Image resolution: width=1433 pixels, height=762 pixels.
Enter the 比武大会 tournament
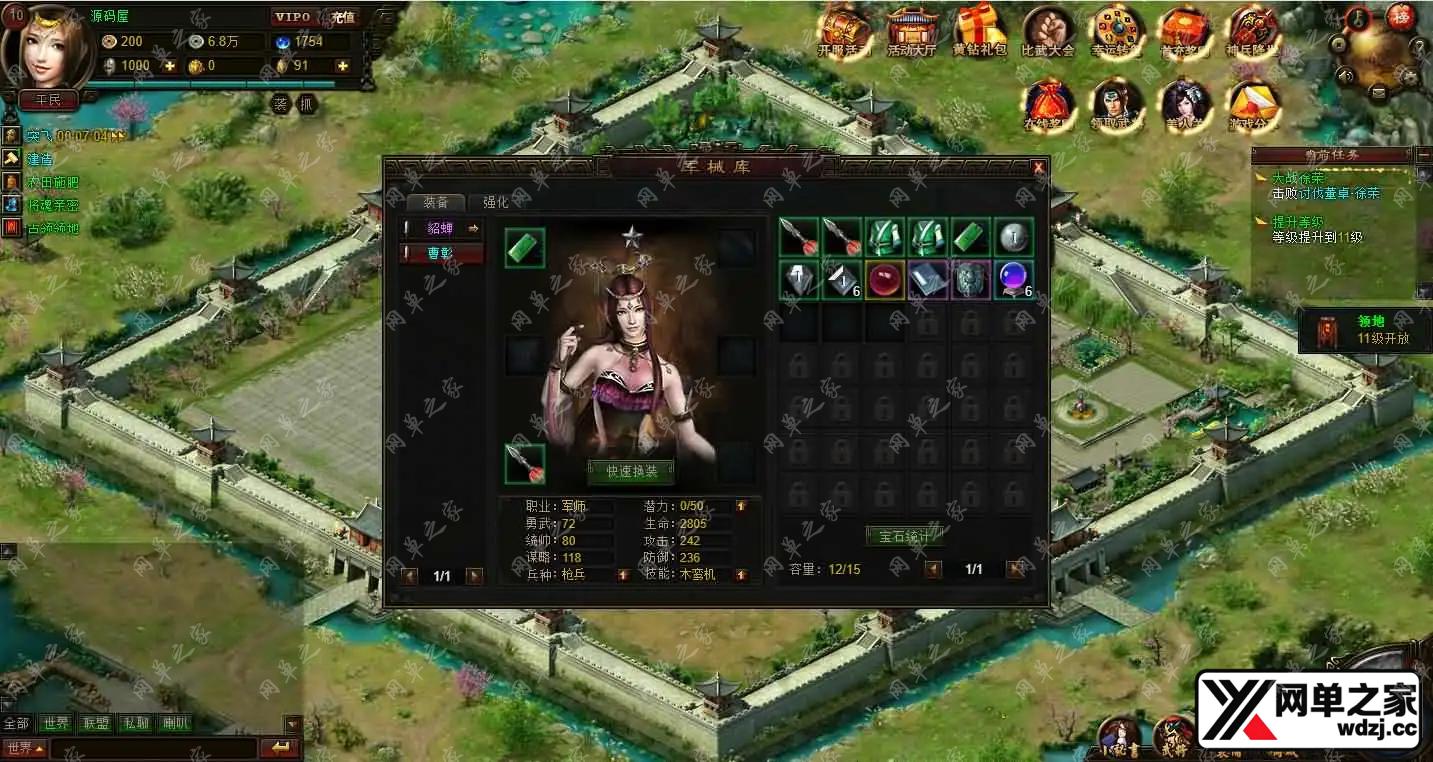tap(1047, 32)
